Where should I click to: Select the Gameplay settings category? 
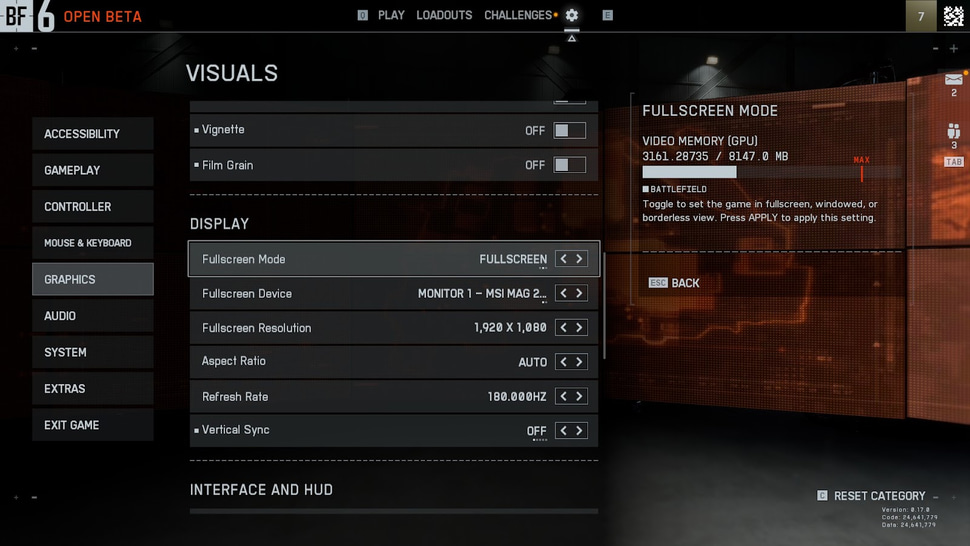pyautogui.click(x=92, y=170)
